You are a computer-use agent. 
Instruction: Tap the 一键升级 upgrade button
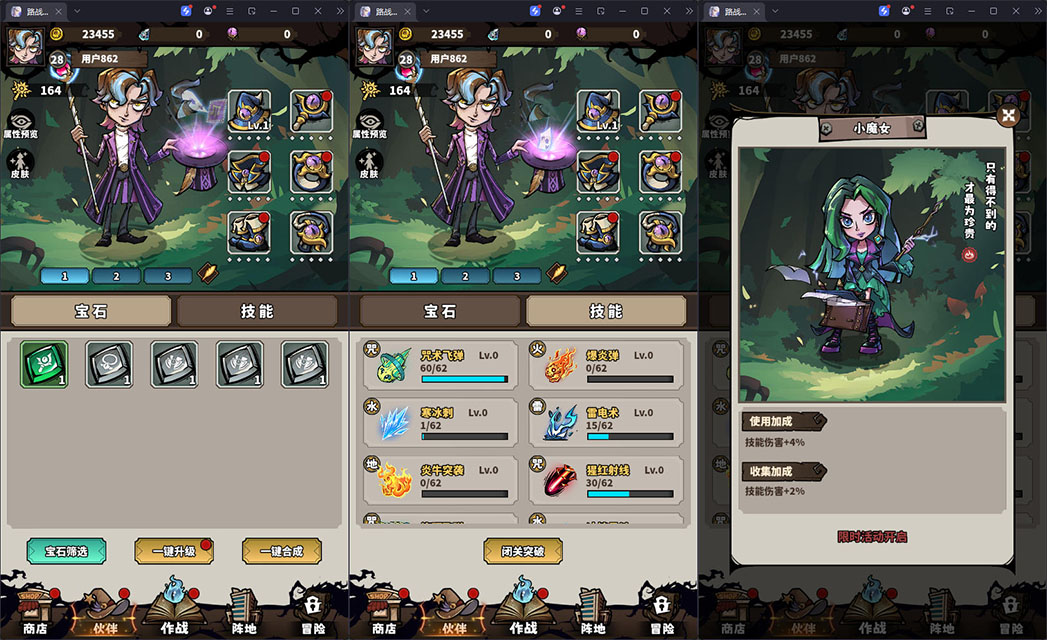(x=174, y=551)
